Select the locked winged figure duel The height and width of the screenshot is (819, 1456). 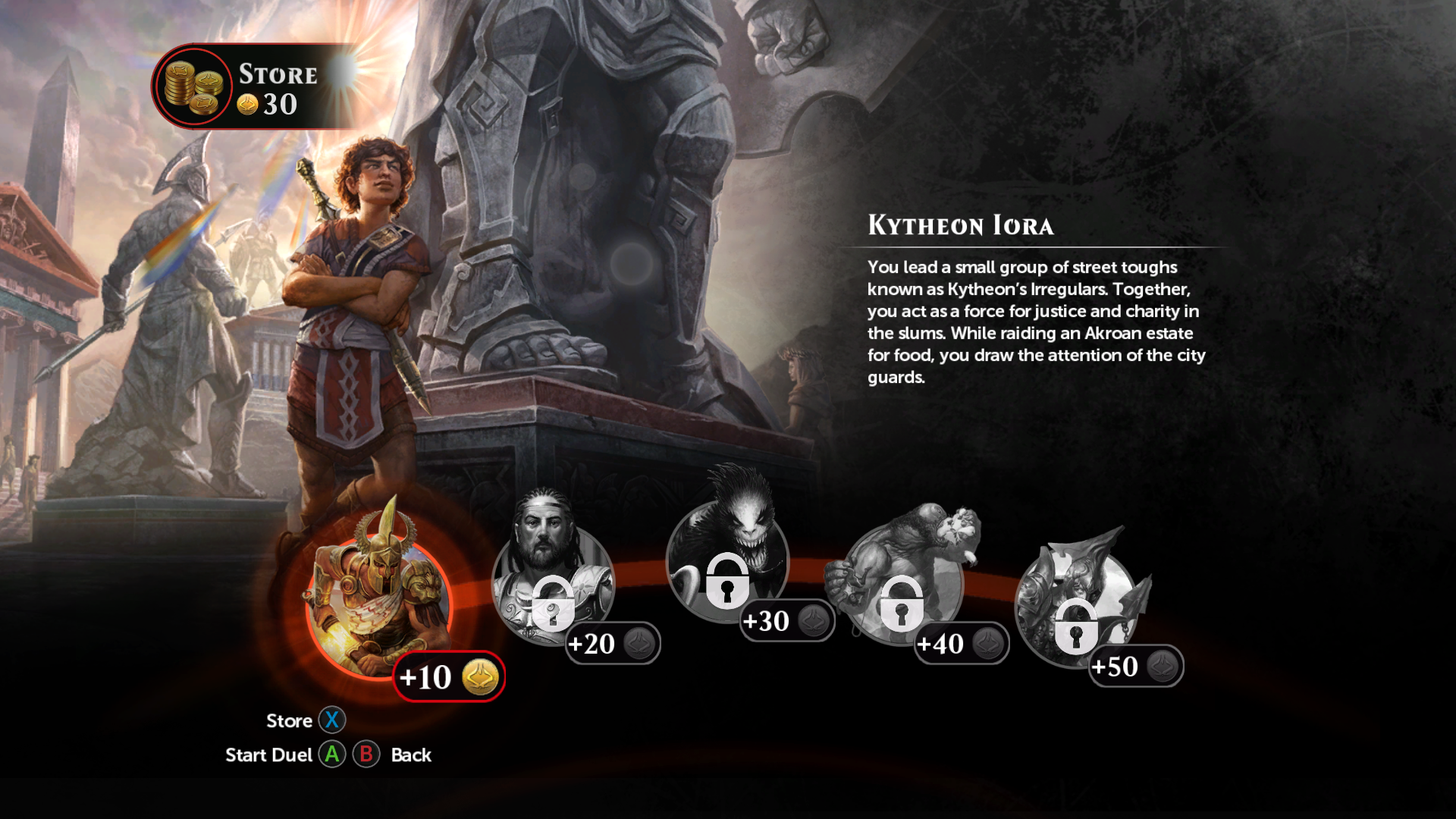[x=1075, y=607]
